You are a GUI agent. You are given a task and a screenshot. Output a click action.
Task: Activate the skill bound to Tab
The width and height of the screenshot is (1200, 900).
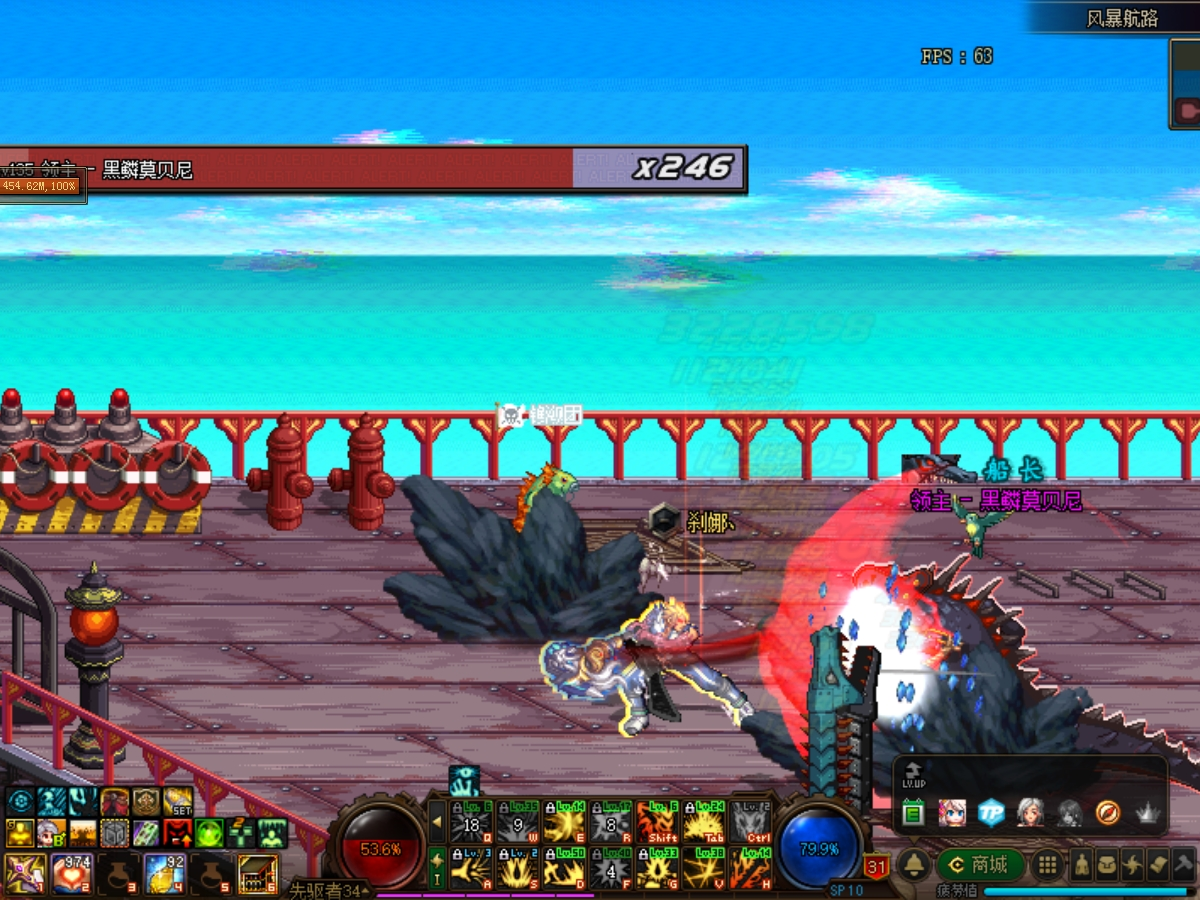pos(704,823)
